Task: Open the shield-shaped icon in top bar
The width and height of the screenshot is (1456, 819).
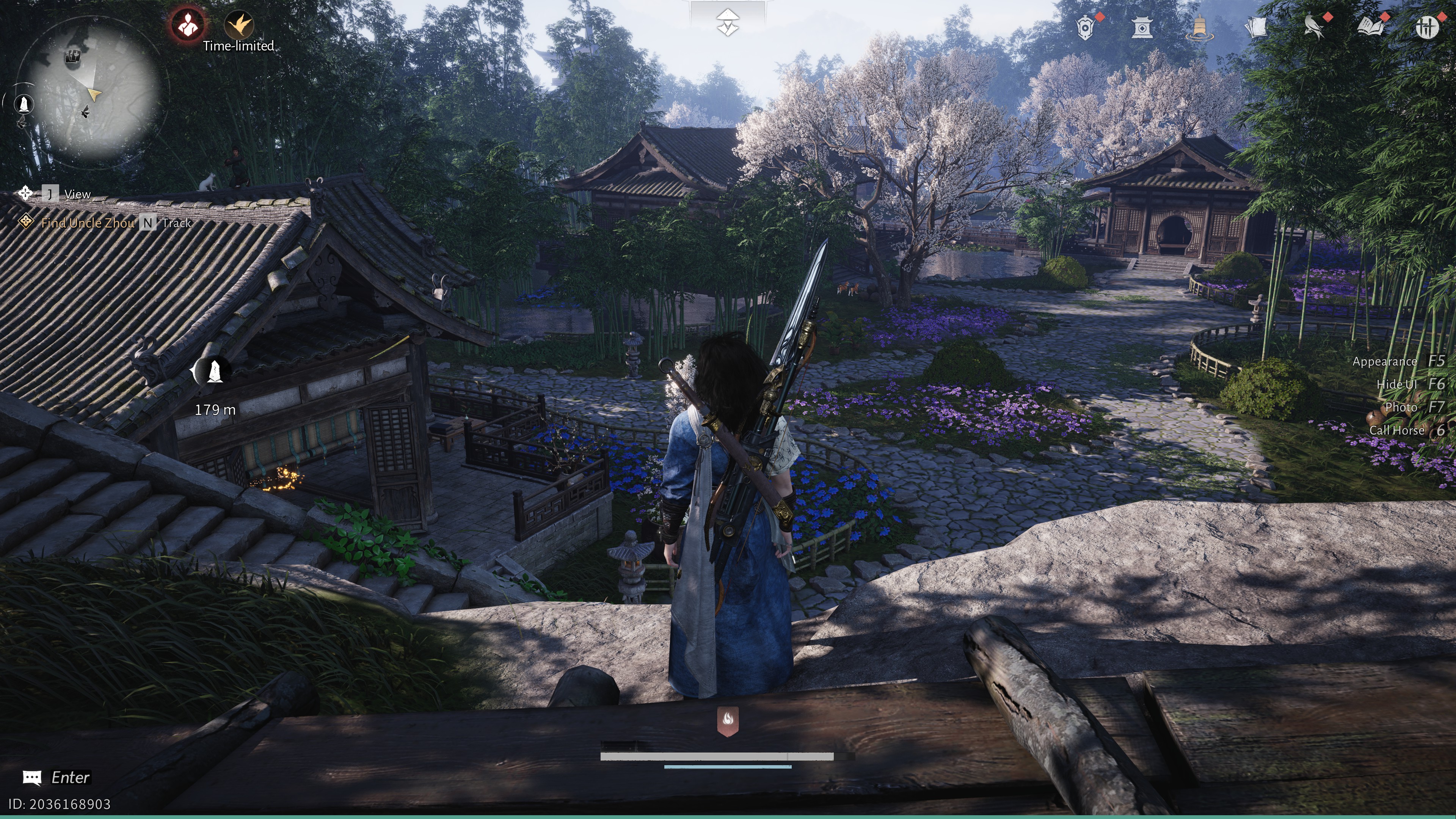Action: pos(1085,27)
